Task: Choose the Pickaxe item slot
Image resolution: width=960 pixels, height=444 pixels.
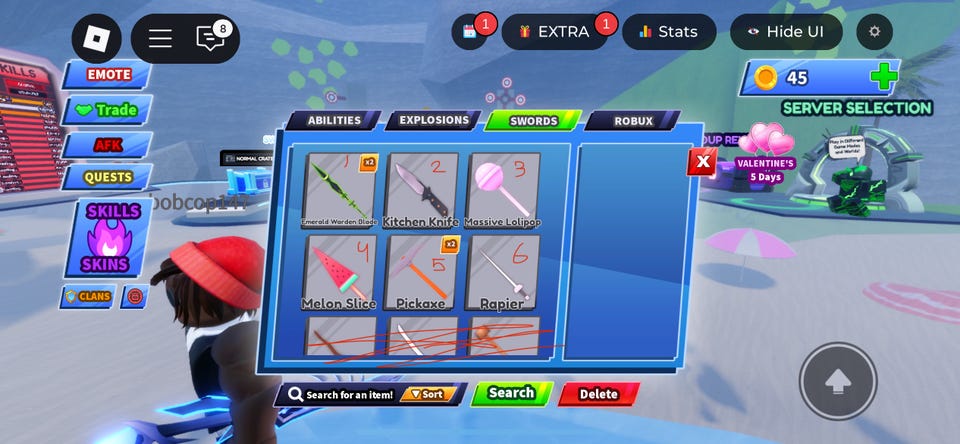Action: [421, 272]
